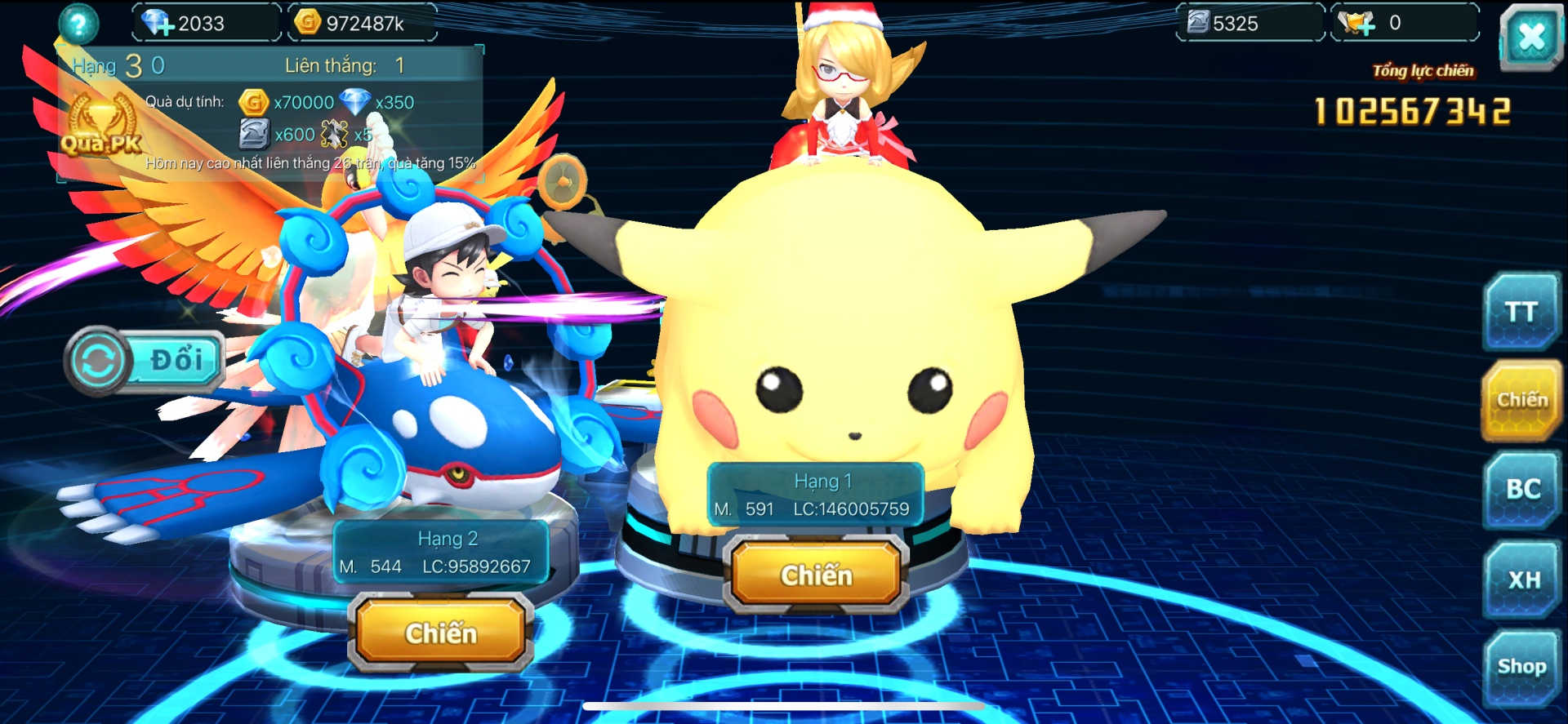Tap the Đổi refresh opponents button
1568x724 pixels.
tap(145, 361)
